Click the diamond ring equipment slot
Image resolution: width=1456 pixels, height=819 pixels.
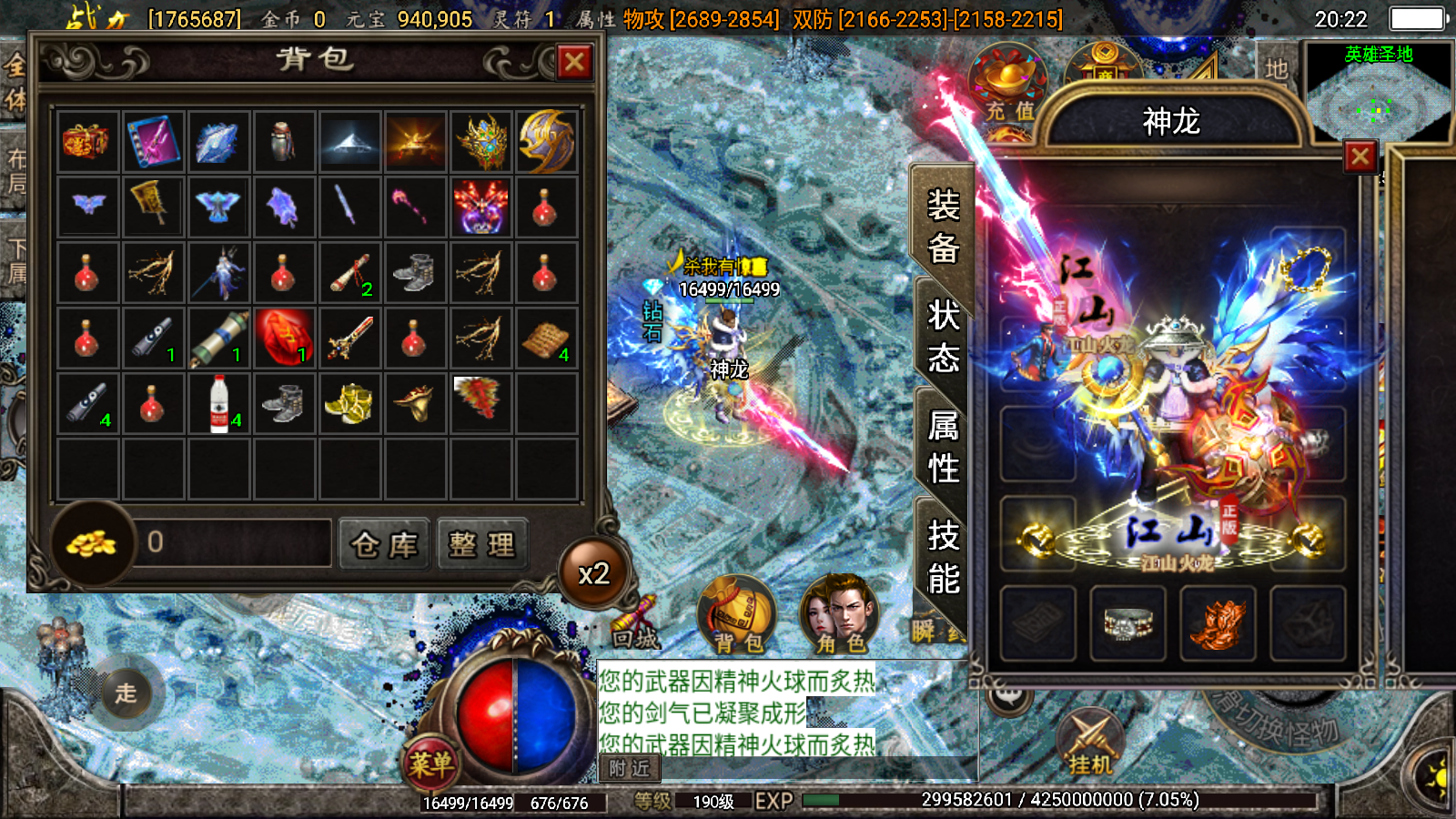tap(1128, 623)
